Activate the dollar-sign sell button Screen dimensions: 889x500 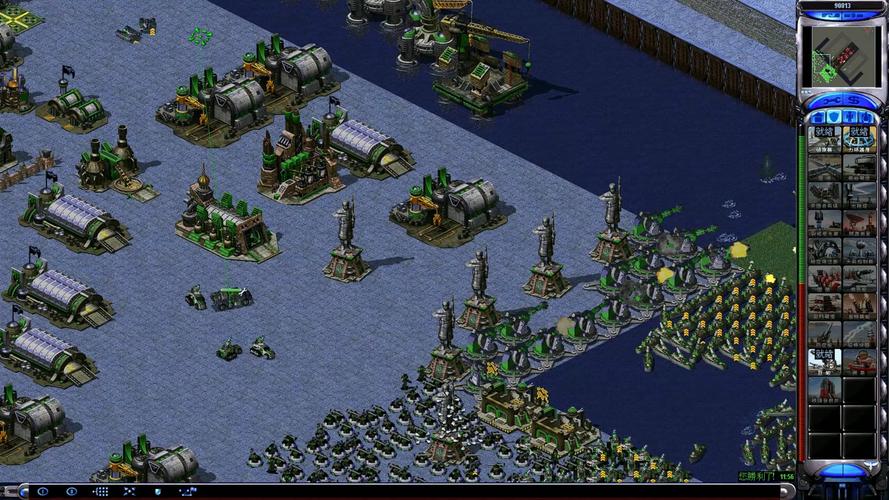[855, 100]
